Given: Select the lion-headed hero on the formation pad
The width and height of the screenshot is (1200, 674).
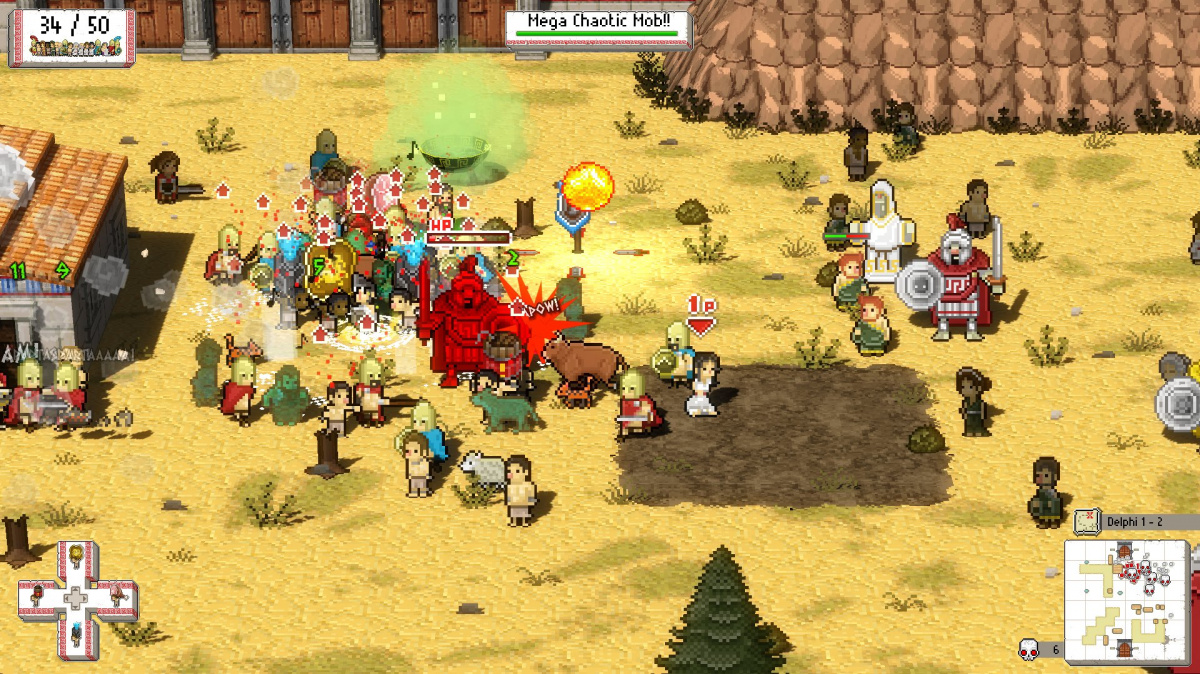Looking at the screenshot, I should [x=76, y=558].
